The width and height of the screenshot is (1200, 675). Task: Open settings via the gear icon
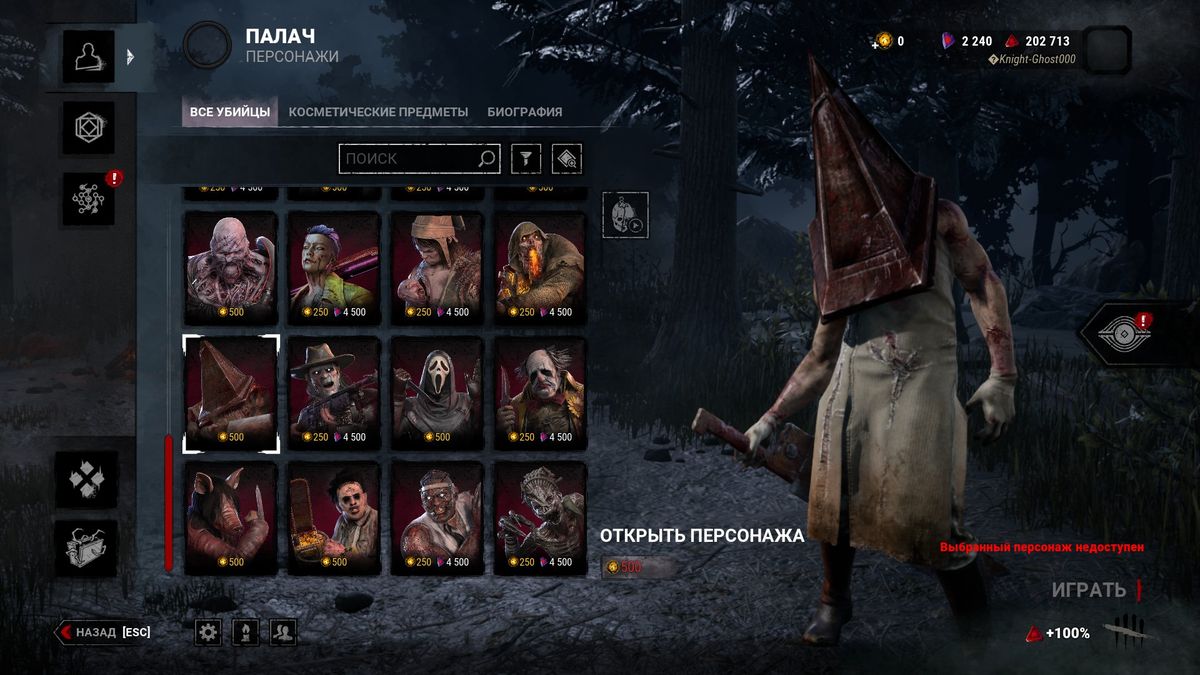click(208, 632)
